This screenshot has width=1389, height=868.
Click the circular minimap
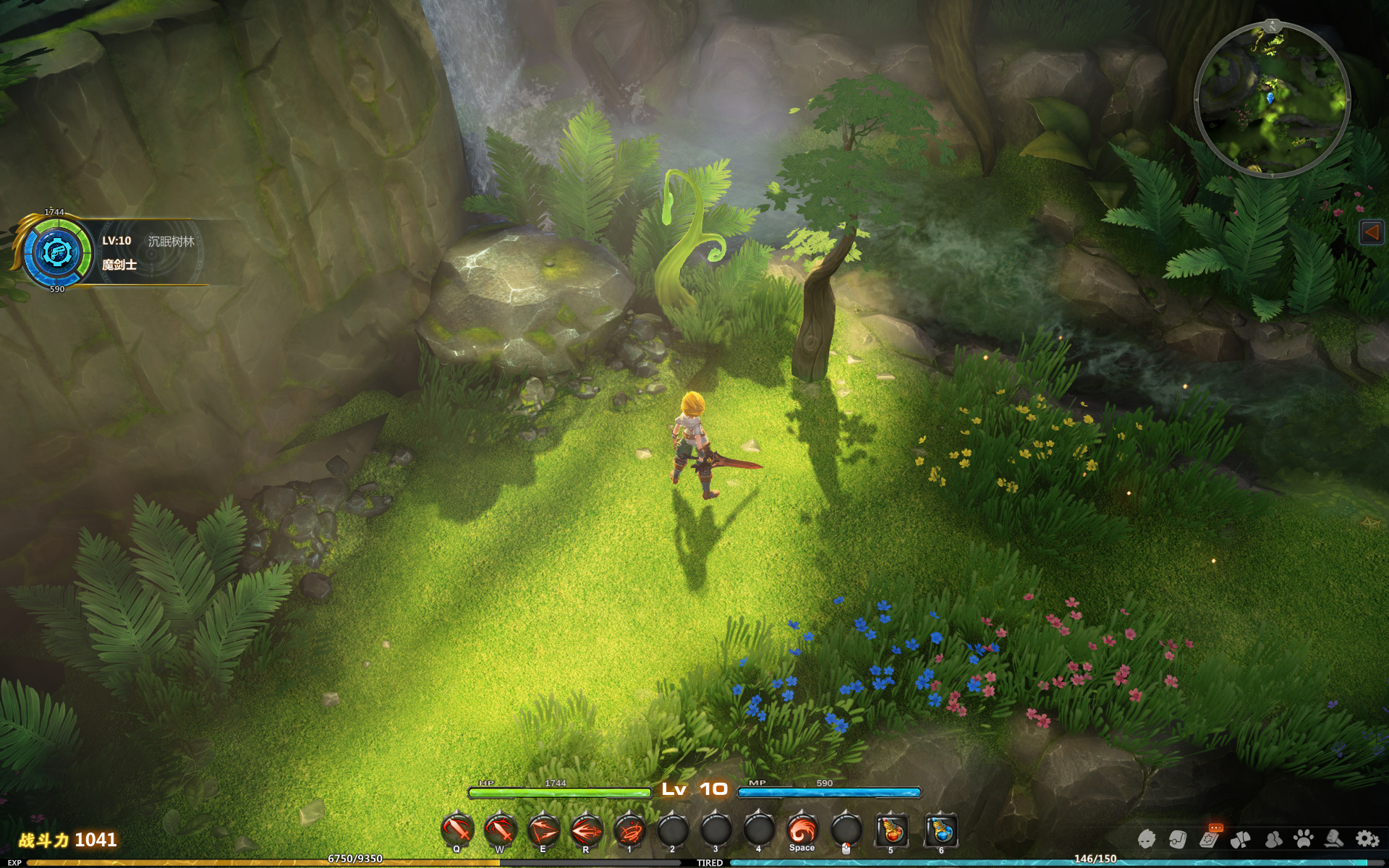(x=1272, y=100)
